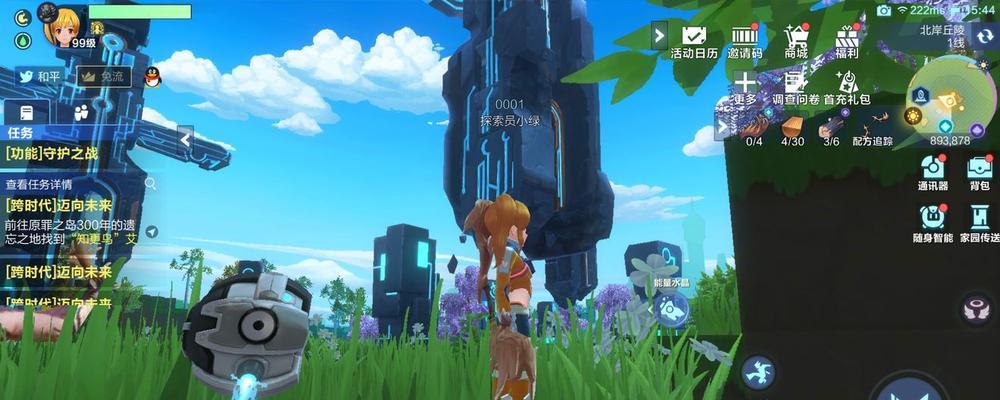Switch server line with the refresh arrows

tap(984, 37)
